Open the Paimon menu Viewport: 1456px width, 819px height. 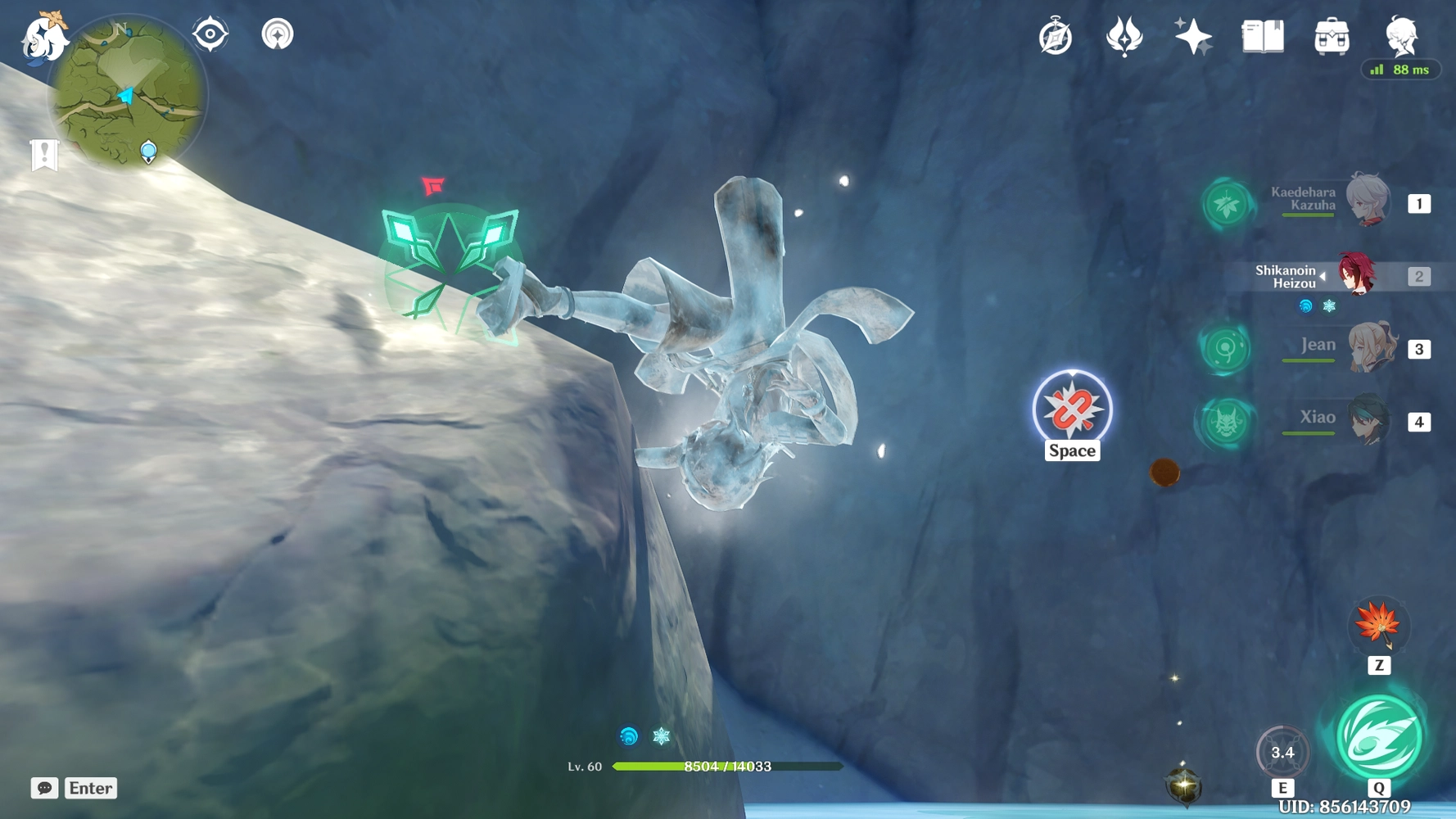click(x=43, y=38)
